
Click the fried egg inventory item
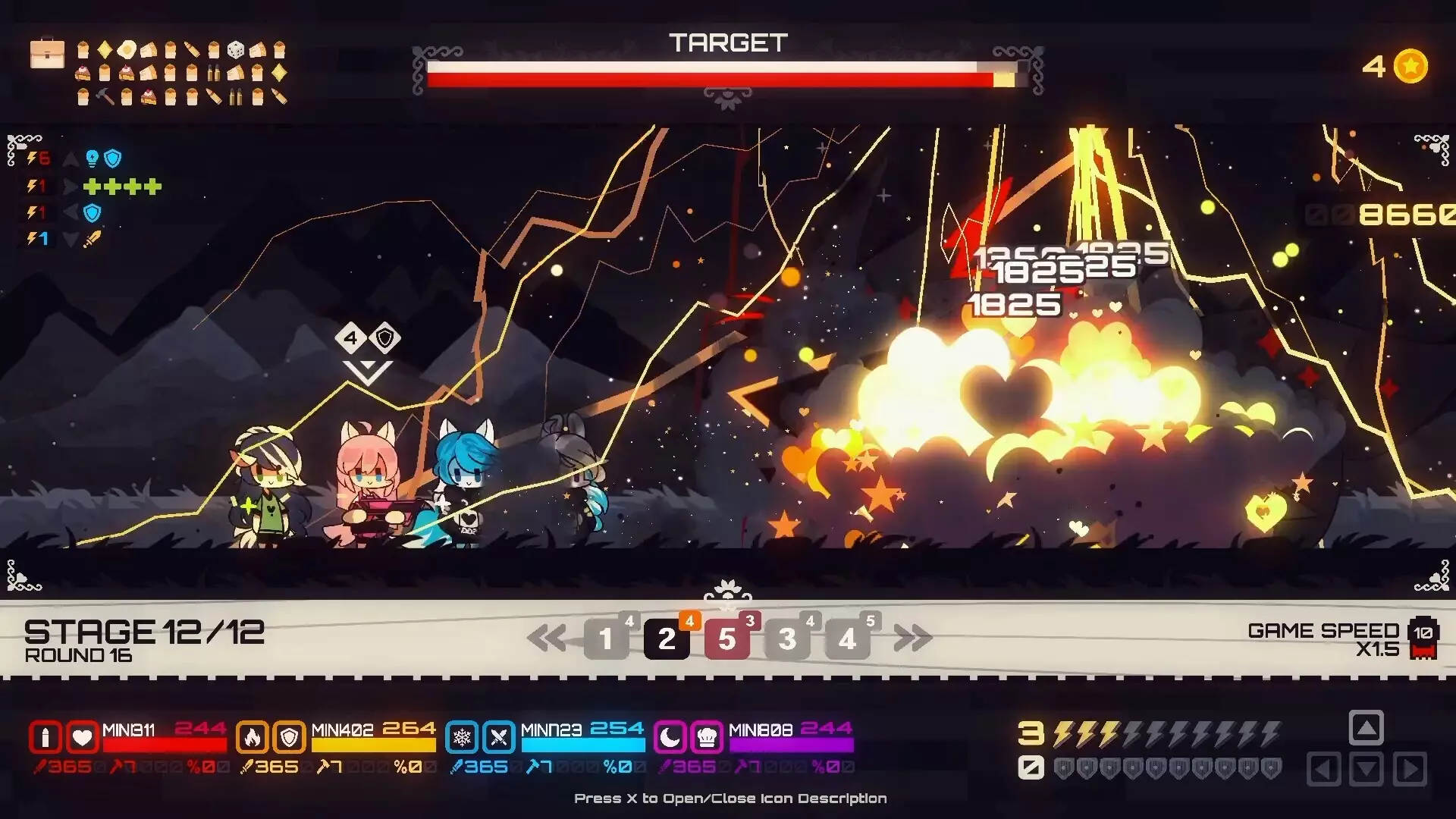point(127,50)
